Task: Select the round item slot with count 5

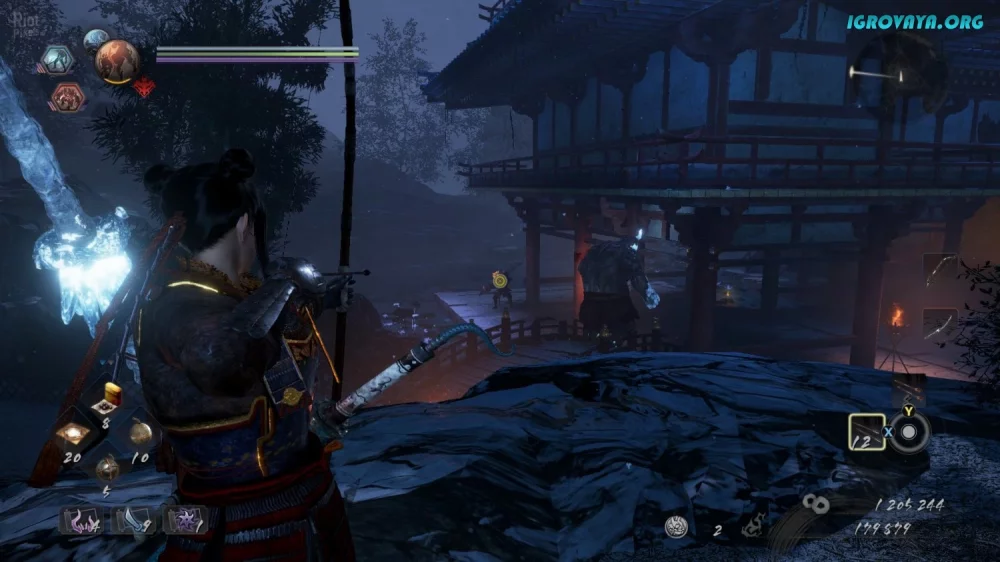Action: [x=105, y=468]
